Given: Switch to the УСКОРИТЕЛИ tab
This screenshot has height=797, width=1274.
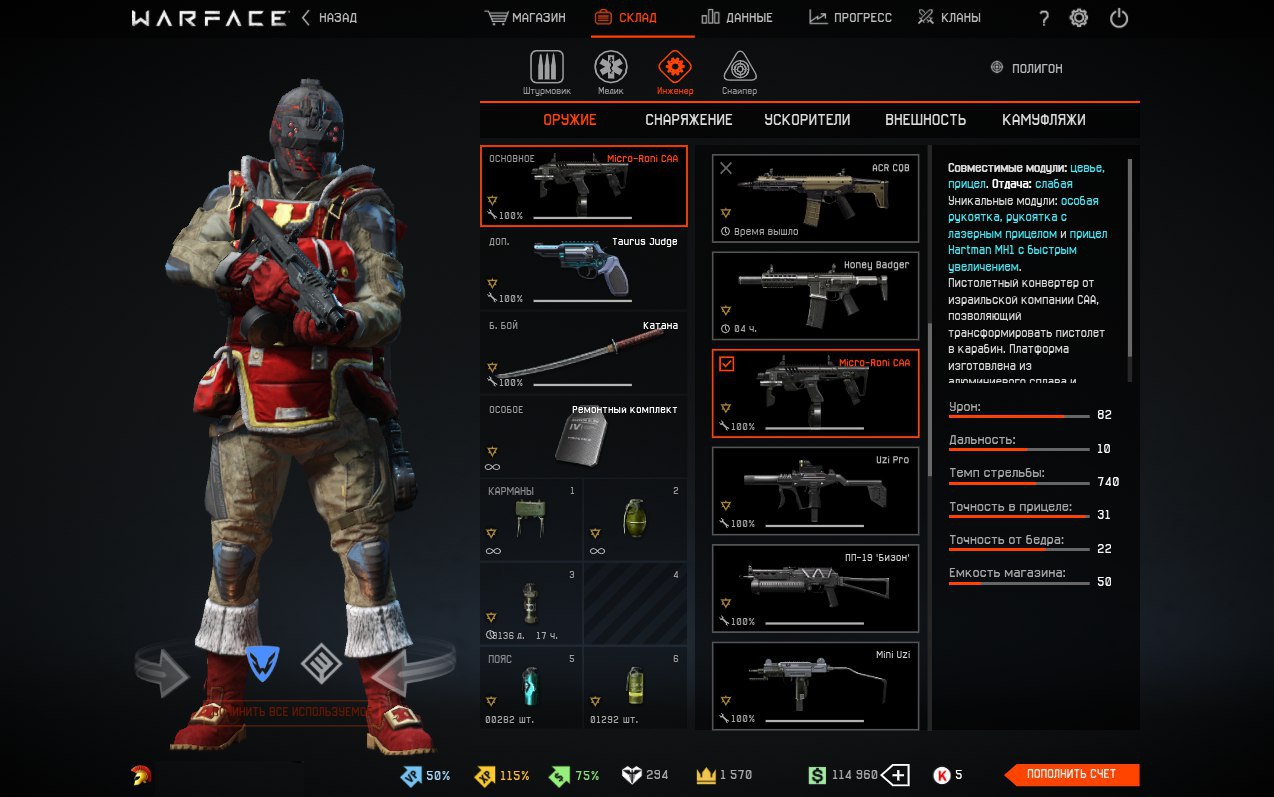Looking at the screenshot, I should [x=807, y=120].
